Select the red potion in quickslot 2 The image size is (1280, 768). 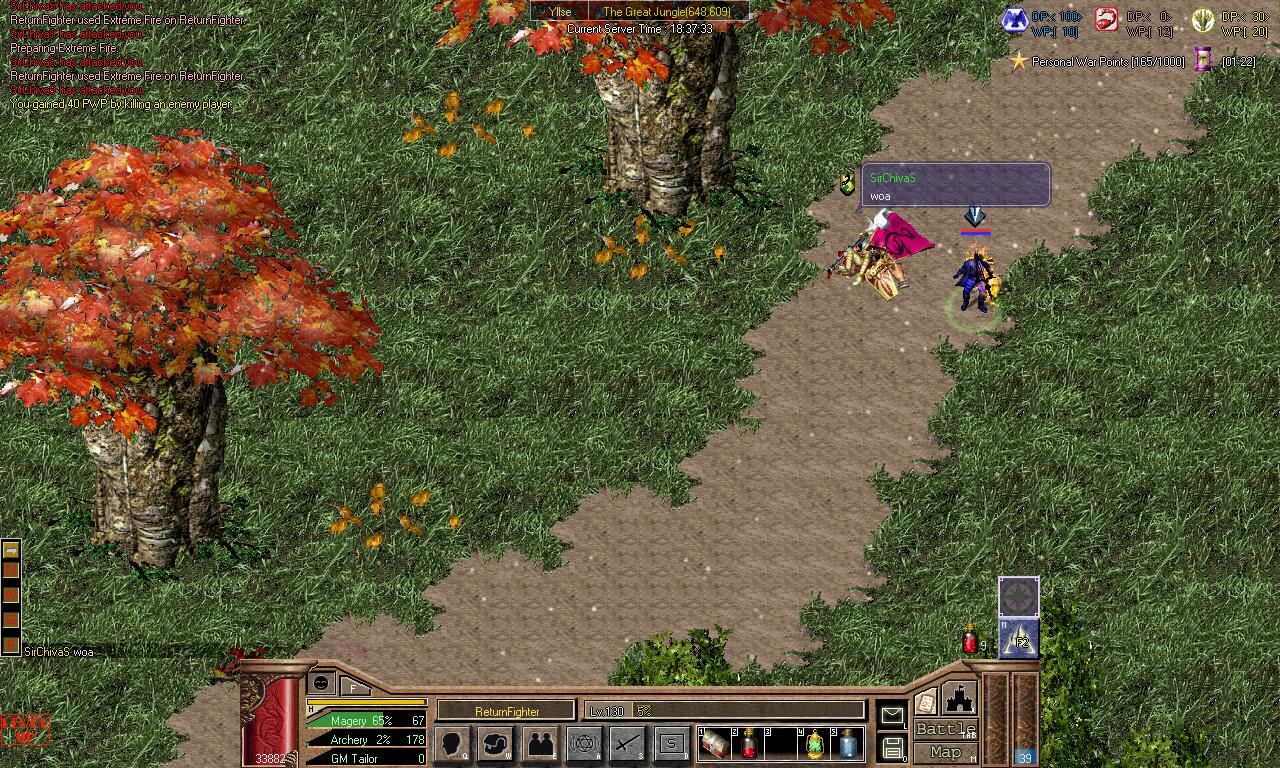(x=747, y=744)
